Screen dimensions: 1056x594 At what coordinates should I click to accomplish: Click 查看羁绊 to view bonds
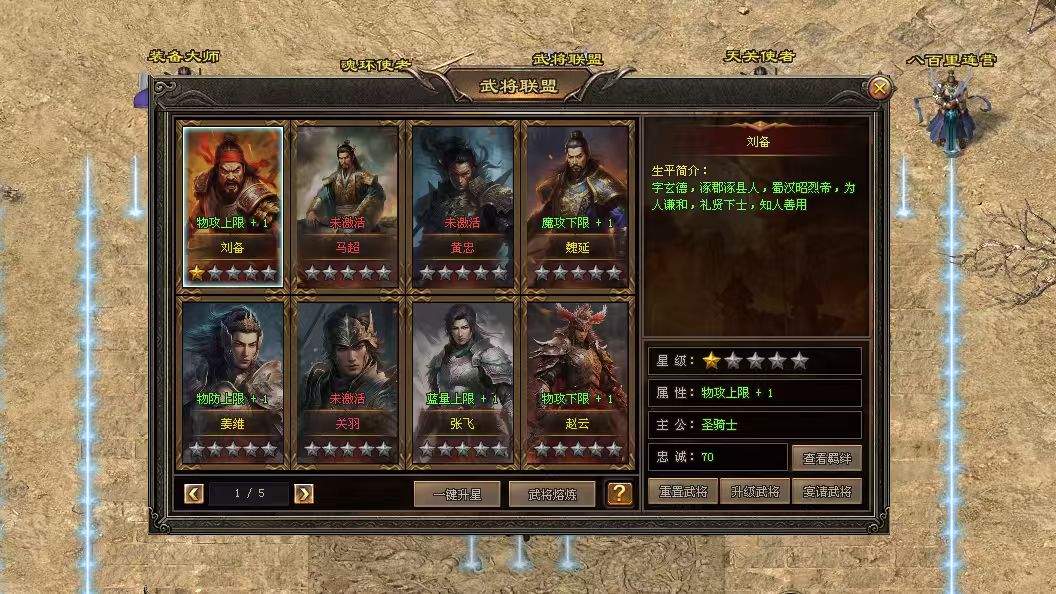pos(826,458)
